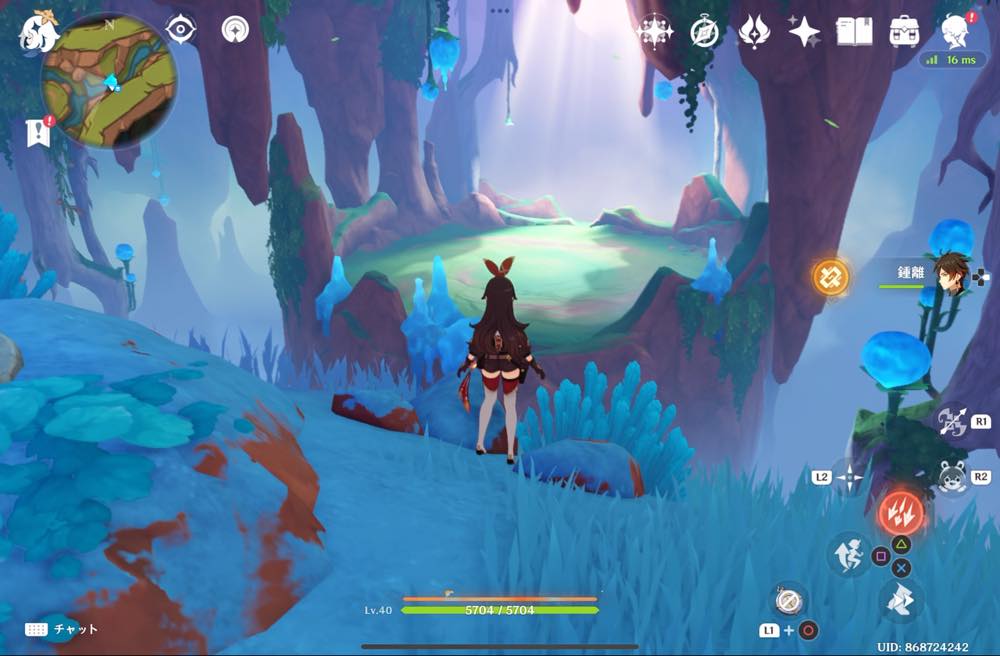Open the map from the circular minimap
The height and width of the screenshot is (656, 1000).
coord(109,81)
